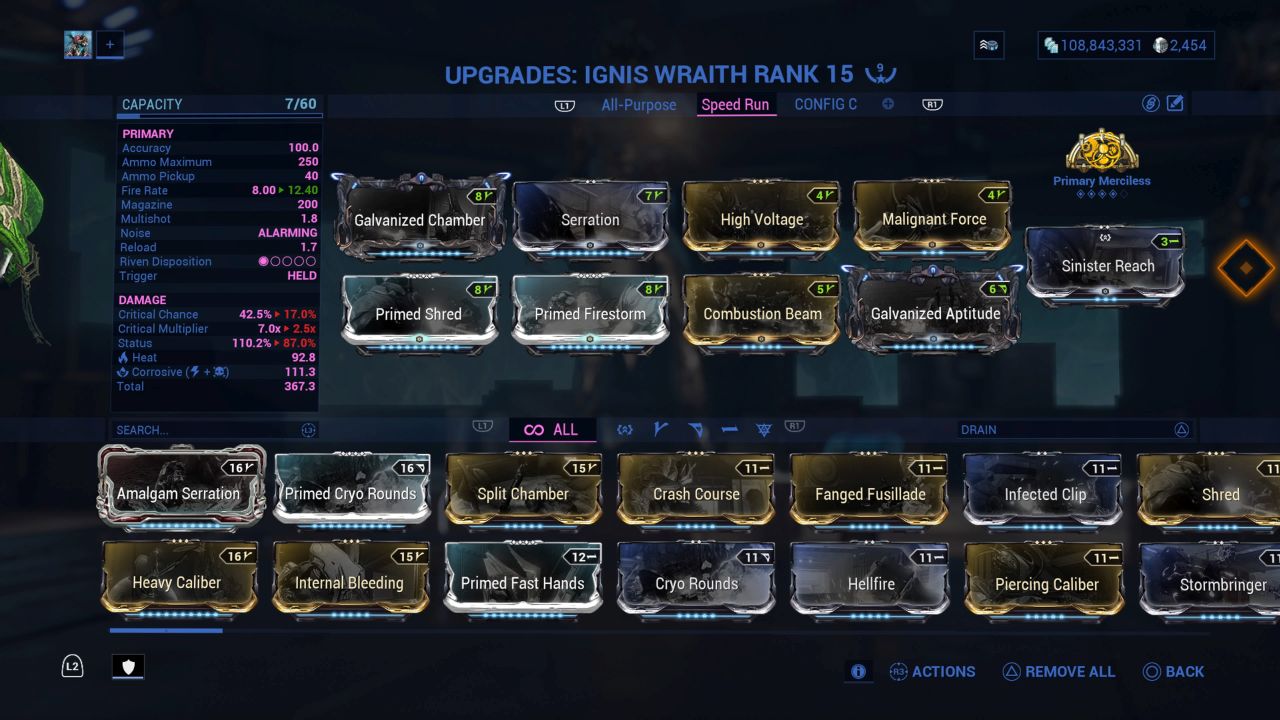Select the Naramon dash polarity filter
1280x720 pixels.
tap(731, 428)
